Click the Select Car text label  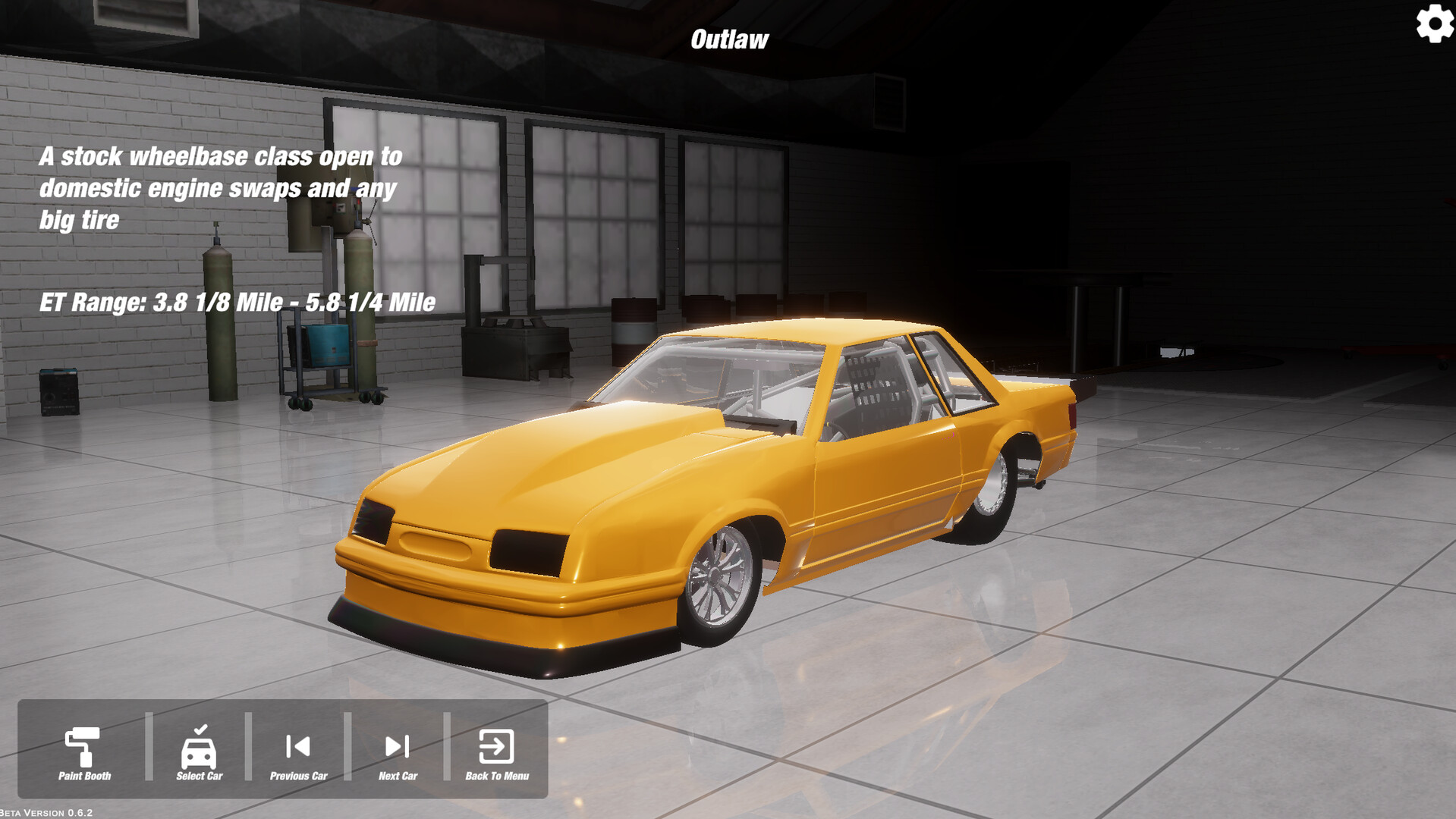[x=199, y=775]
